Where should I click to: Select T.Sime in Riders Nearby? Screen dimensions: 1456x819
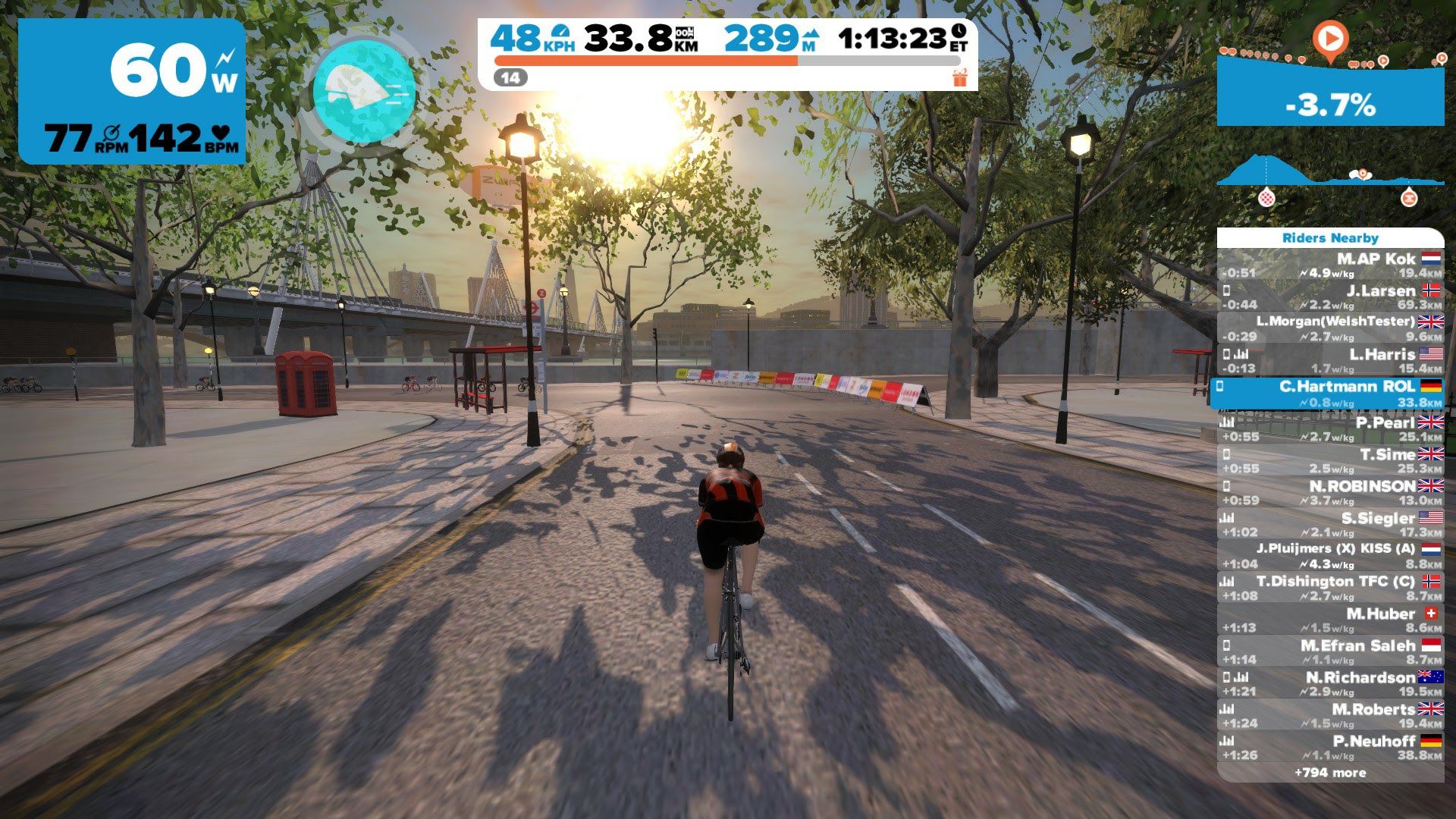coord(1330,461)
